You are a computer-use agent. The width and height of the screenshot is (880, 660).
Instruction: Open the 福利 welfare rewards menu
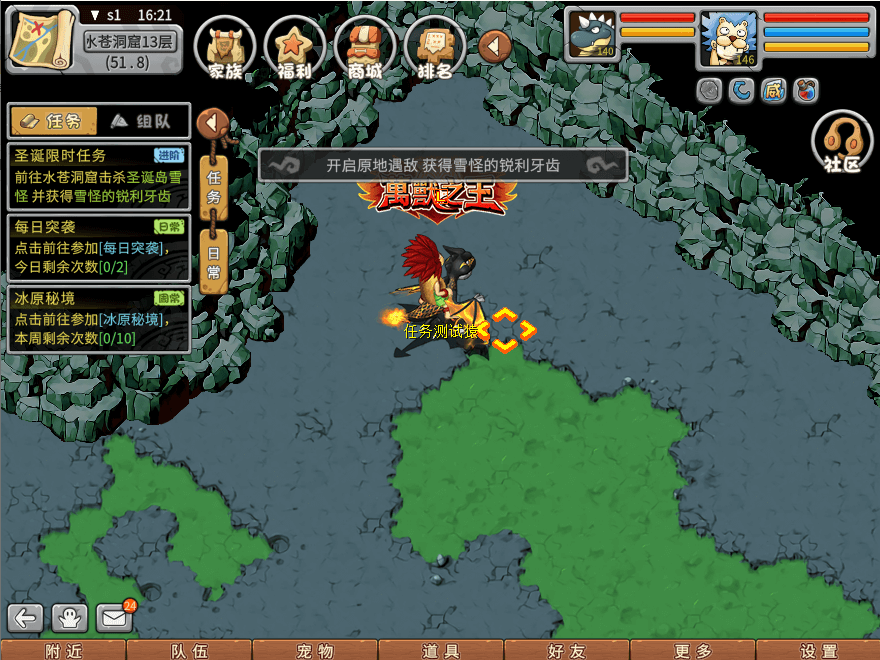[294, 49]
